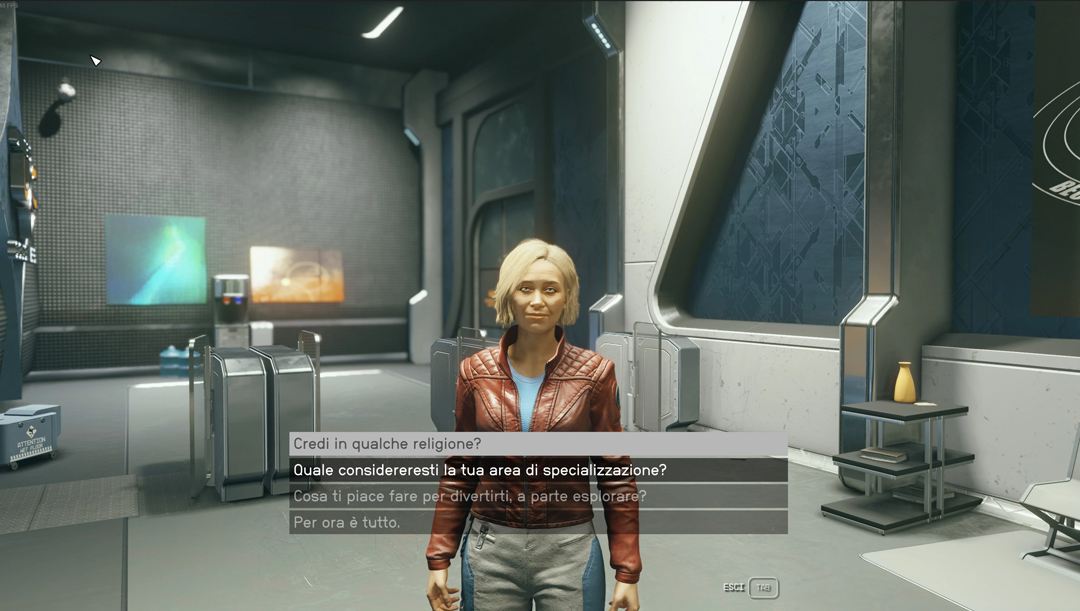Select "Cosa ti piace fare per divertirti" option
Screen dimensions: 1080x611
point(470,496)
